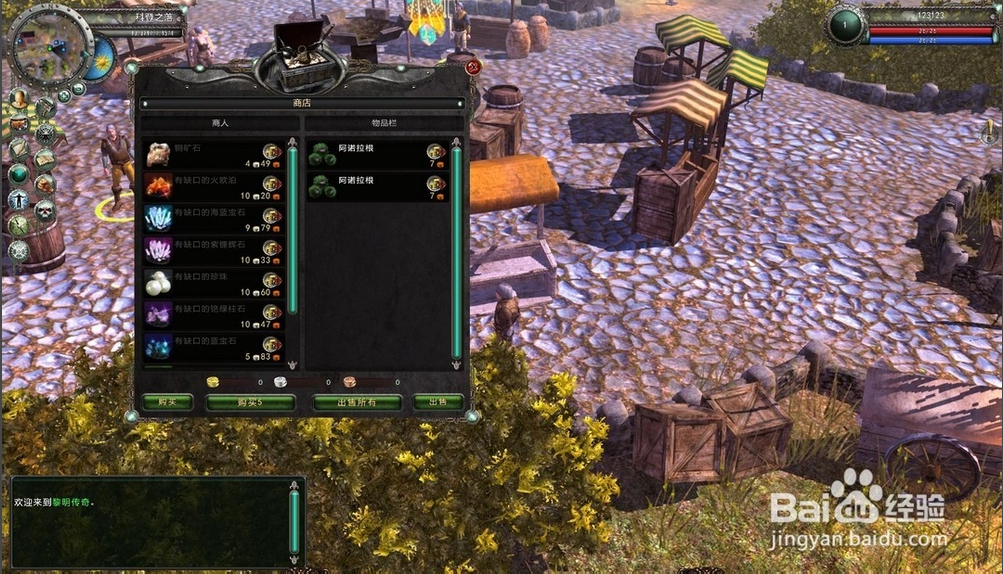Choose the 有缺口的紫锂辉石 purple crystal

[x=212, y=251]
